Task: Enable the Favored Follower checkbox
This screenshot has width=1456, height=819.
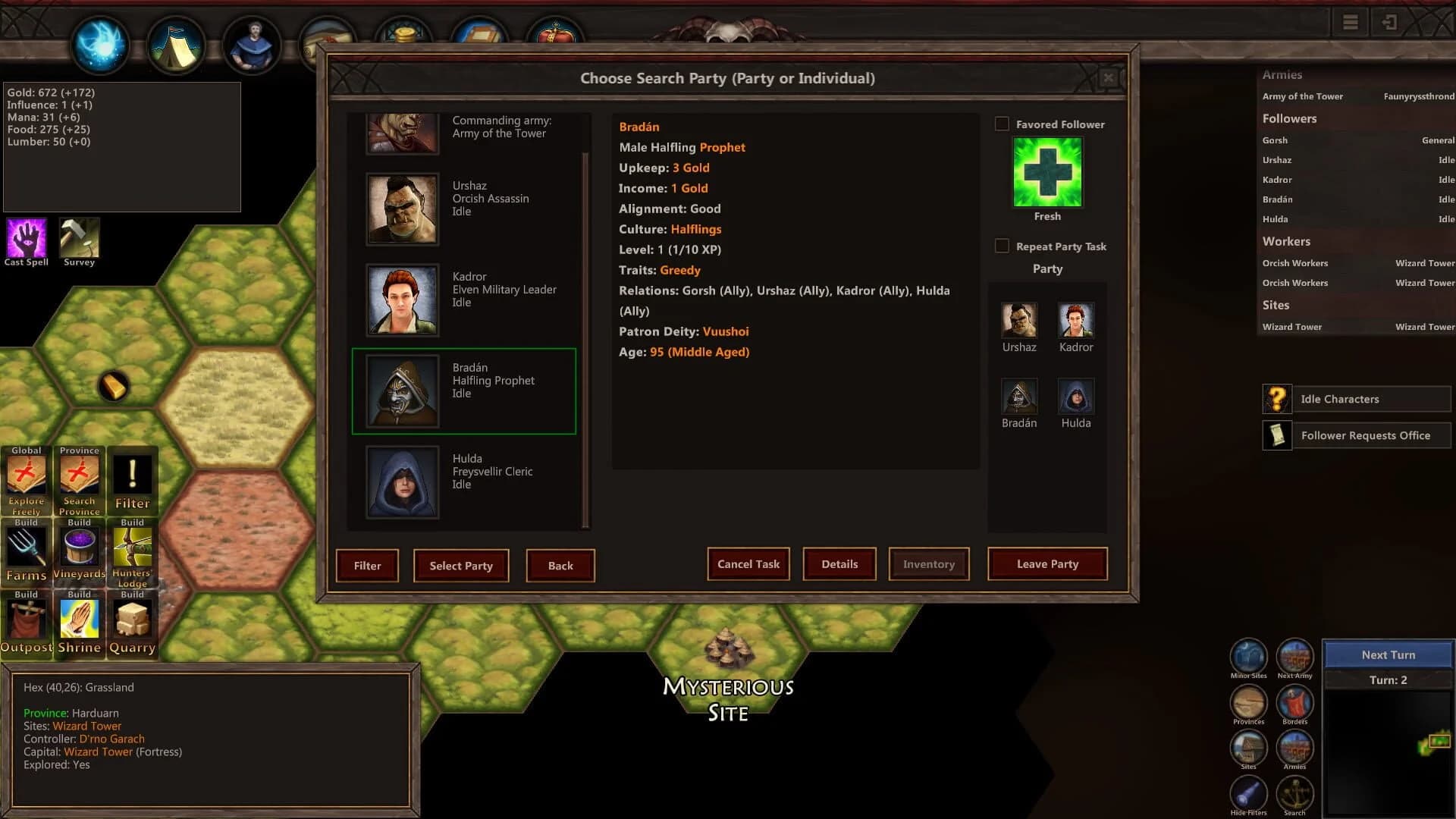Action: click(x=1003, y=124)
